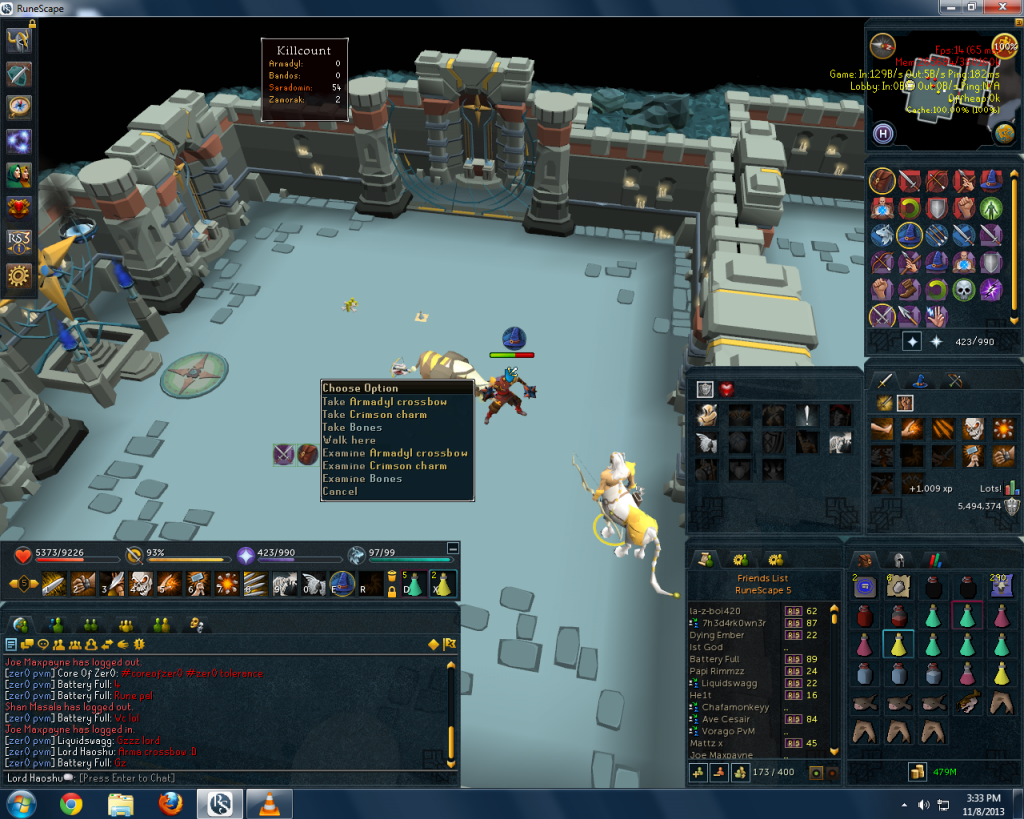The image size is (1024, 819).
Task: Choose Take Crimson charm option
Action: 374,414
